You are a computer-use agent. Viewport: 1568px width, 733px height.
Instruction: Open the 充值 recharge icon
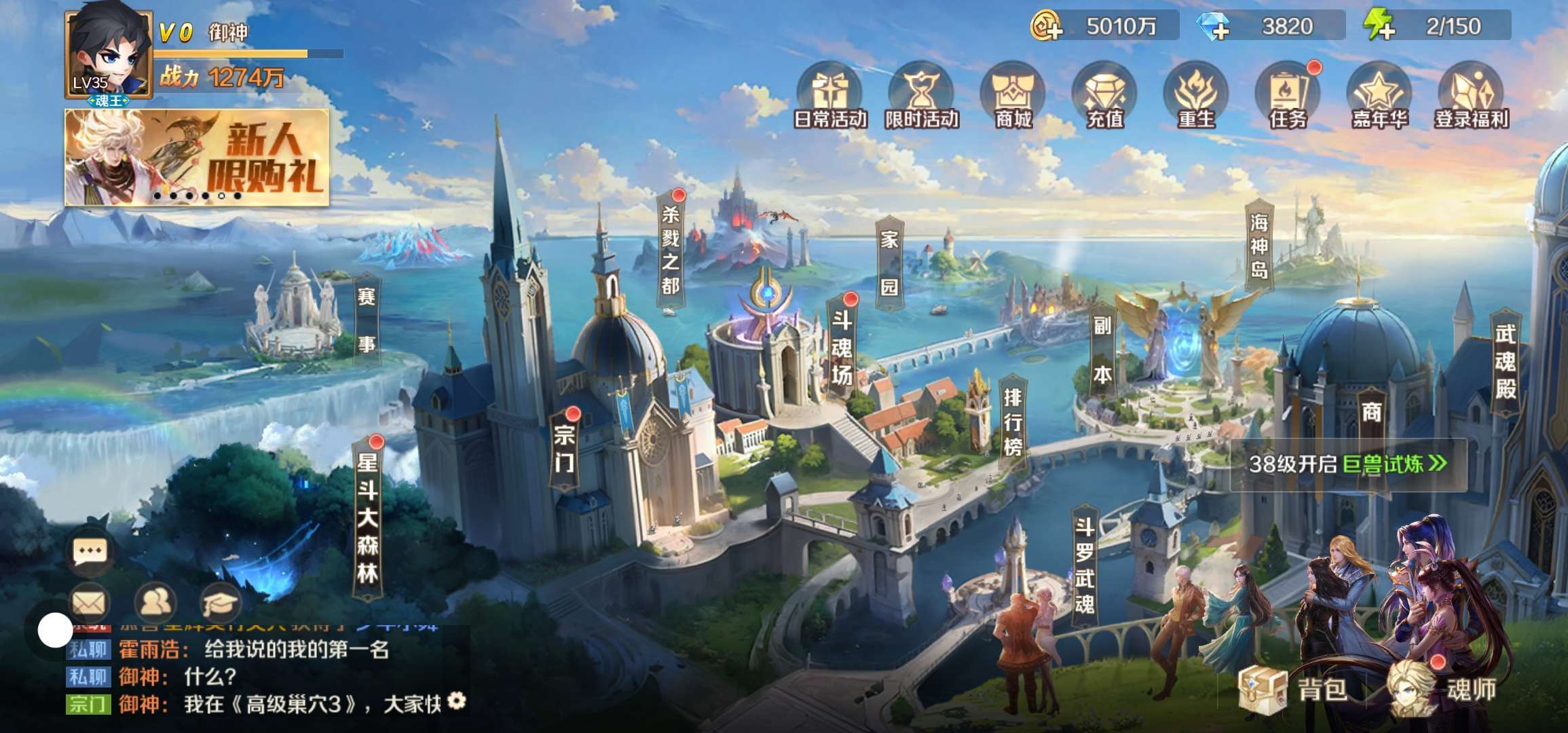click(x=1104, y=96)
